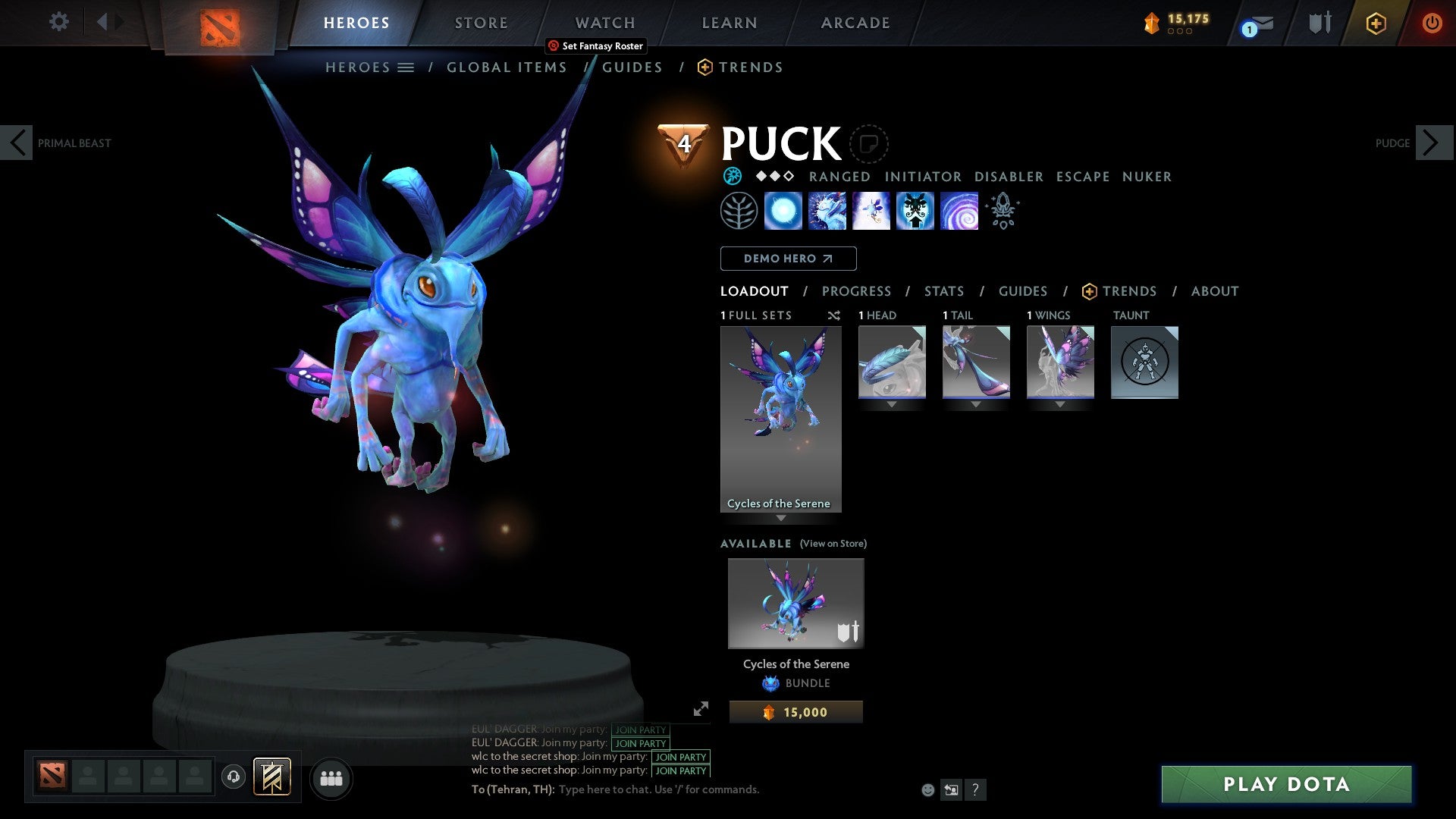
Task: Select Puck's Illusory Orb ability icon
Action: coord(783,212)
